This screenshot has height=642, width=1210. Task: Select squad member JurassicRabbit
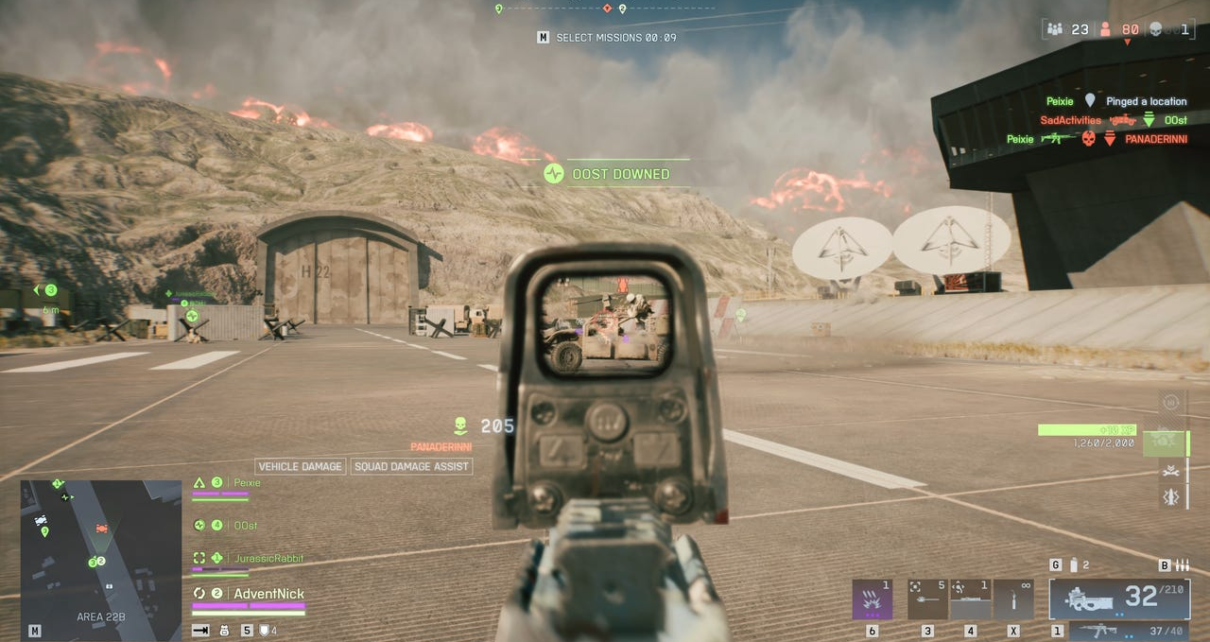click(267, 558)
